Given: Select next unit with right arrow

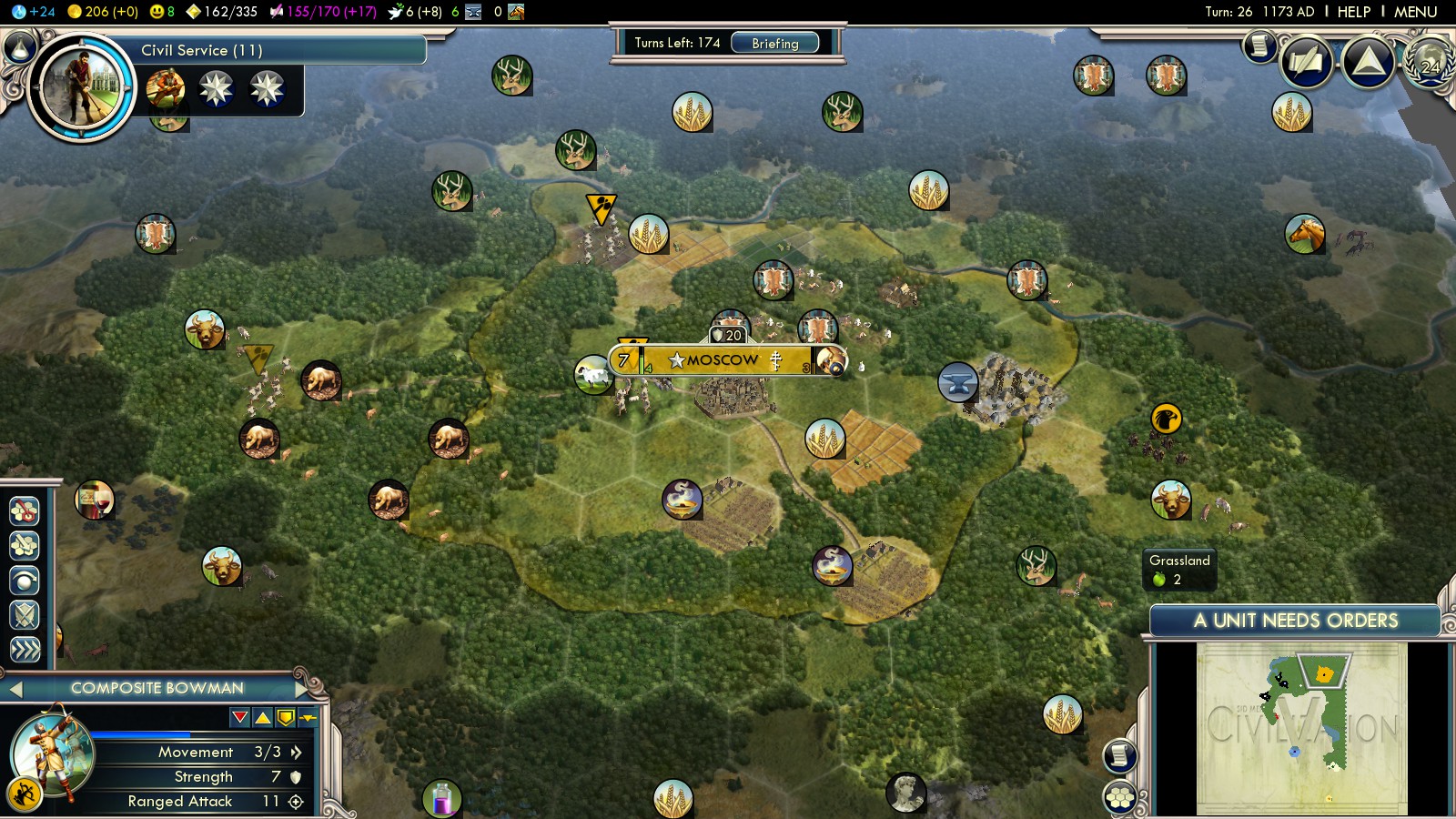Looking at the screenshot, I should (x=302, y=689).
